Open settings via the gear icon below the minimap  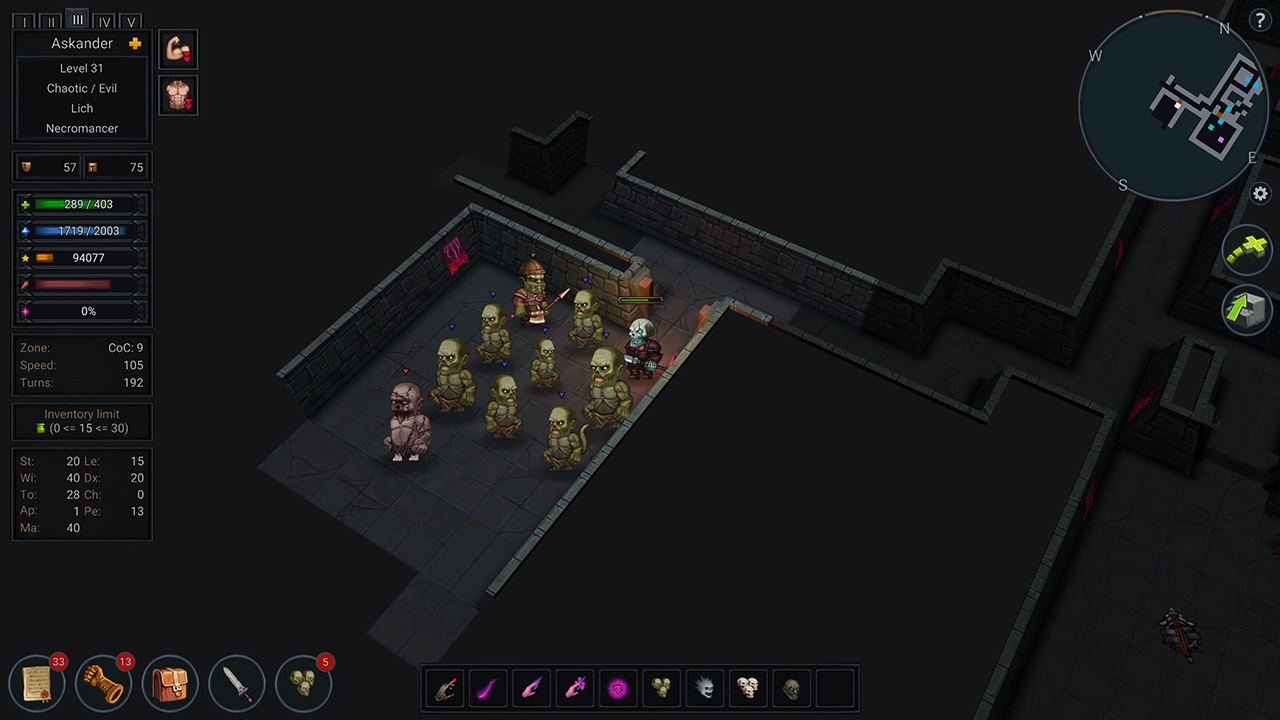[1260, 194]
